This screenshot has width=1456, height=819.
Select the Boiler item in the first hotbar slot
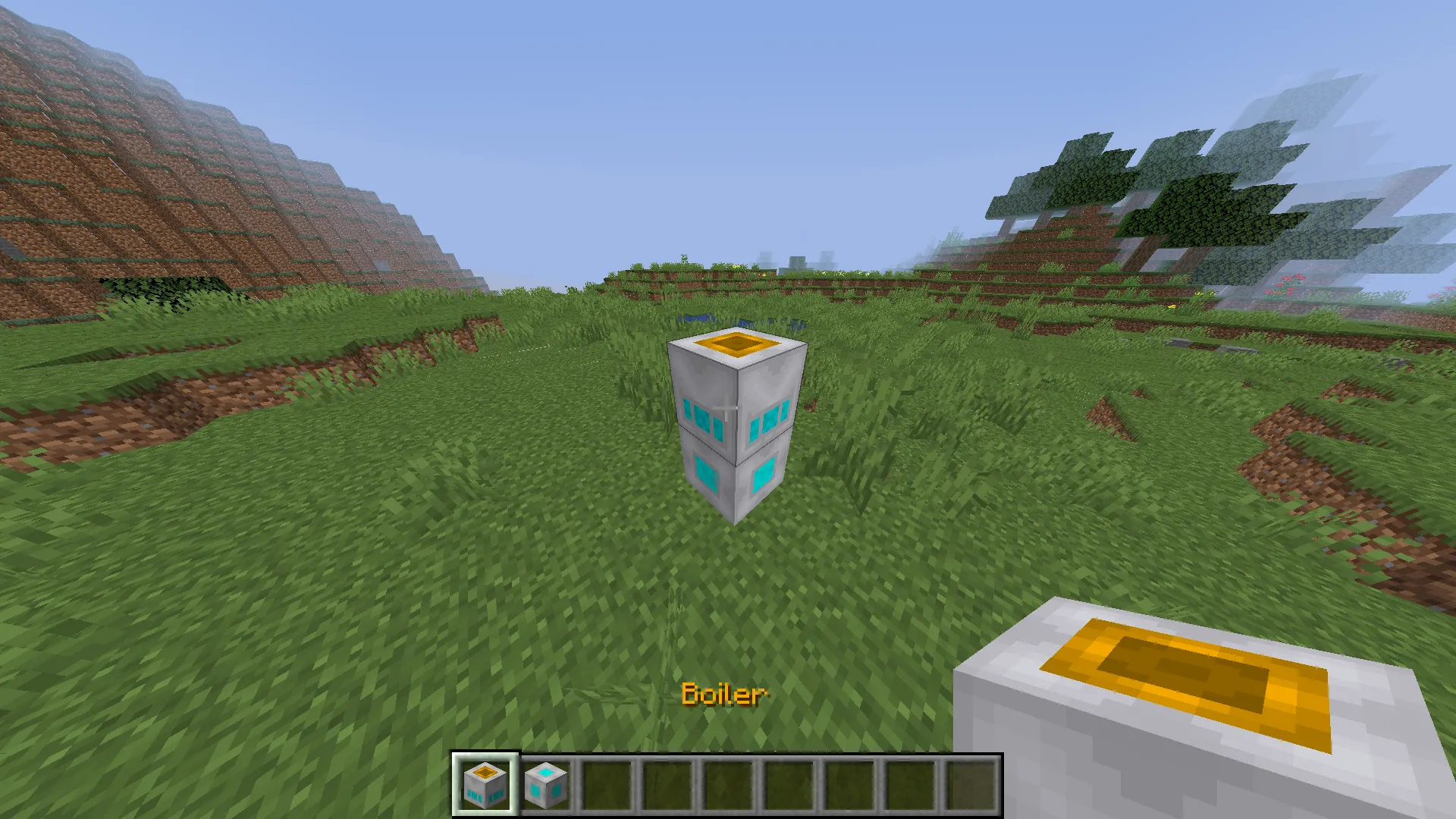[484, 785]
